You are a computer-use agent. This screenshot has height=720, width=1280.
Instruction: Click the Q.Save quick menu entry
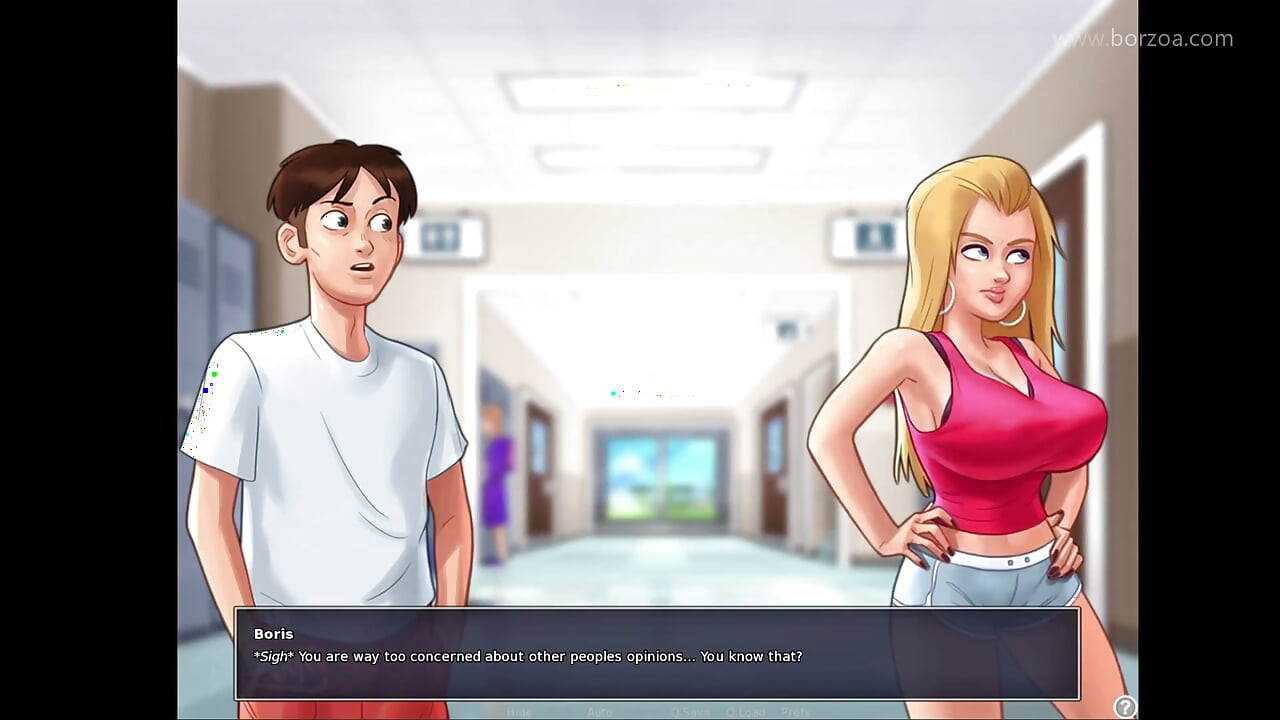(690, 711)
